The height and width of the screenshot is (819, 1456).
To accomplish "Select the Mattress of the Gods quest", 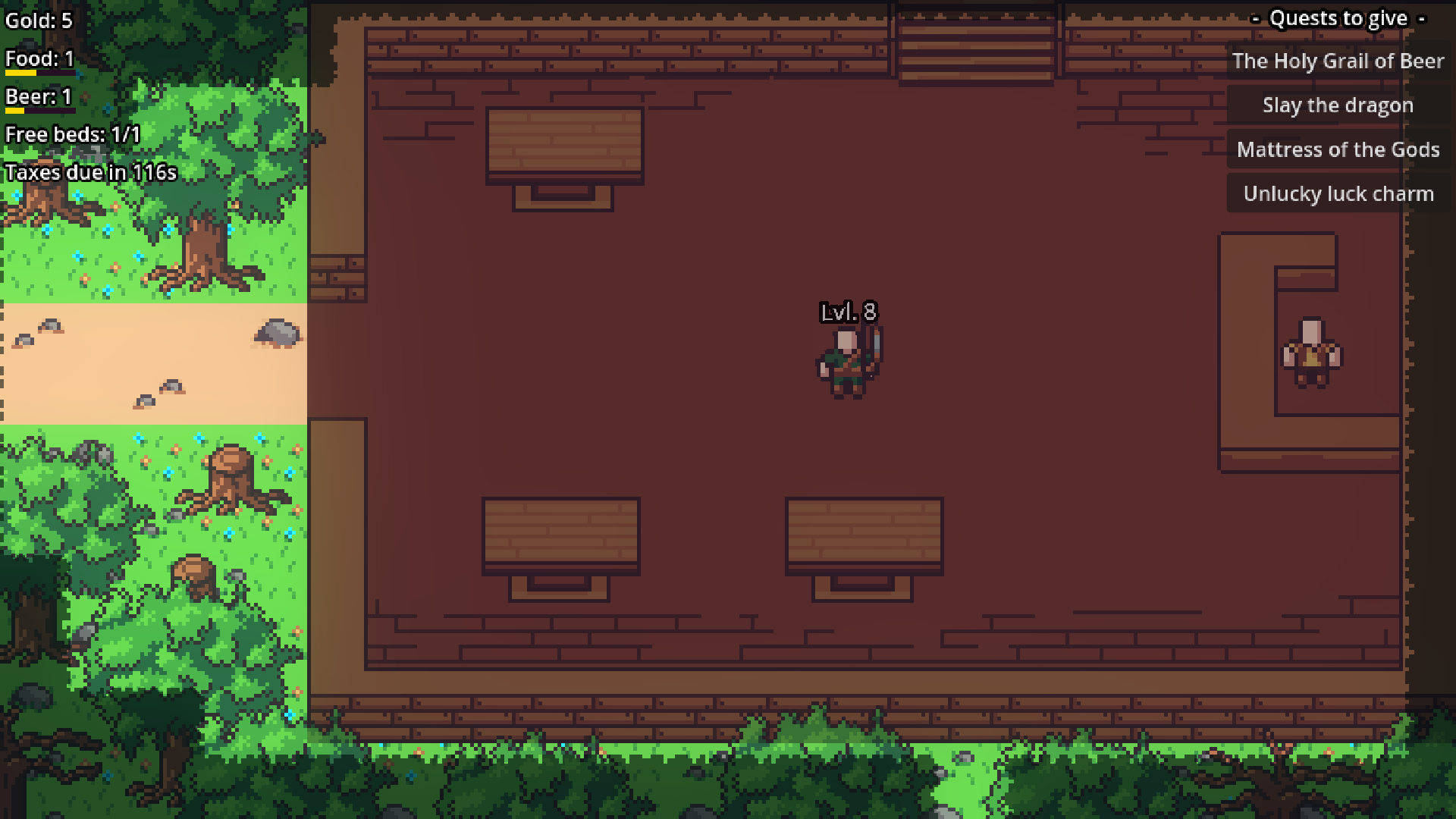I will pyautogui.click(x=1338, y=149).
